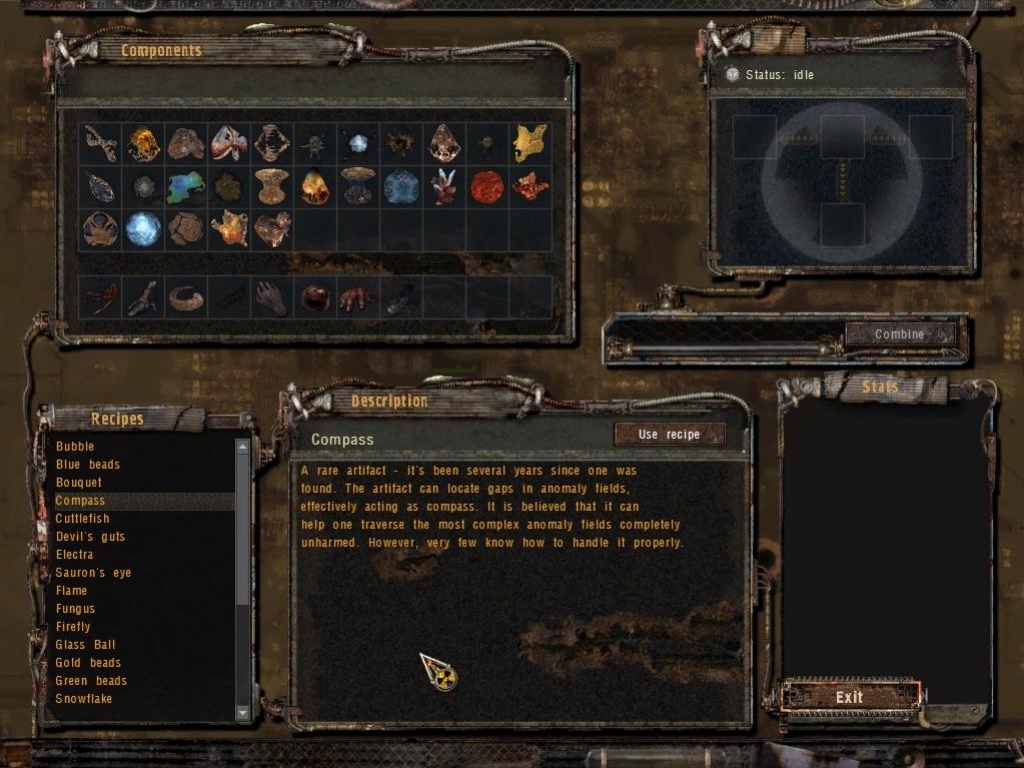
Task: Select the severed hand mutant part
Action: [271, 297]
